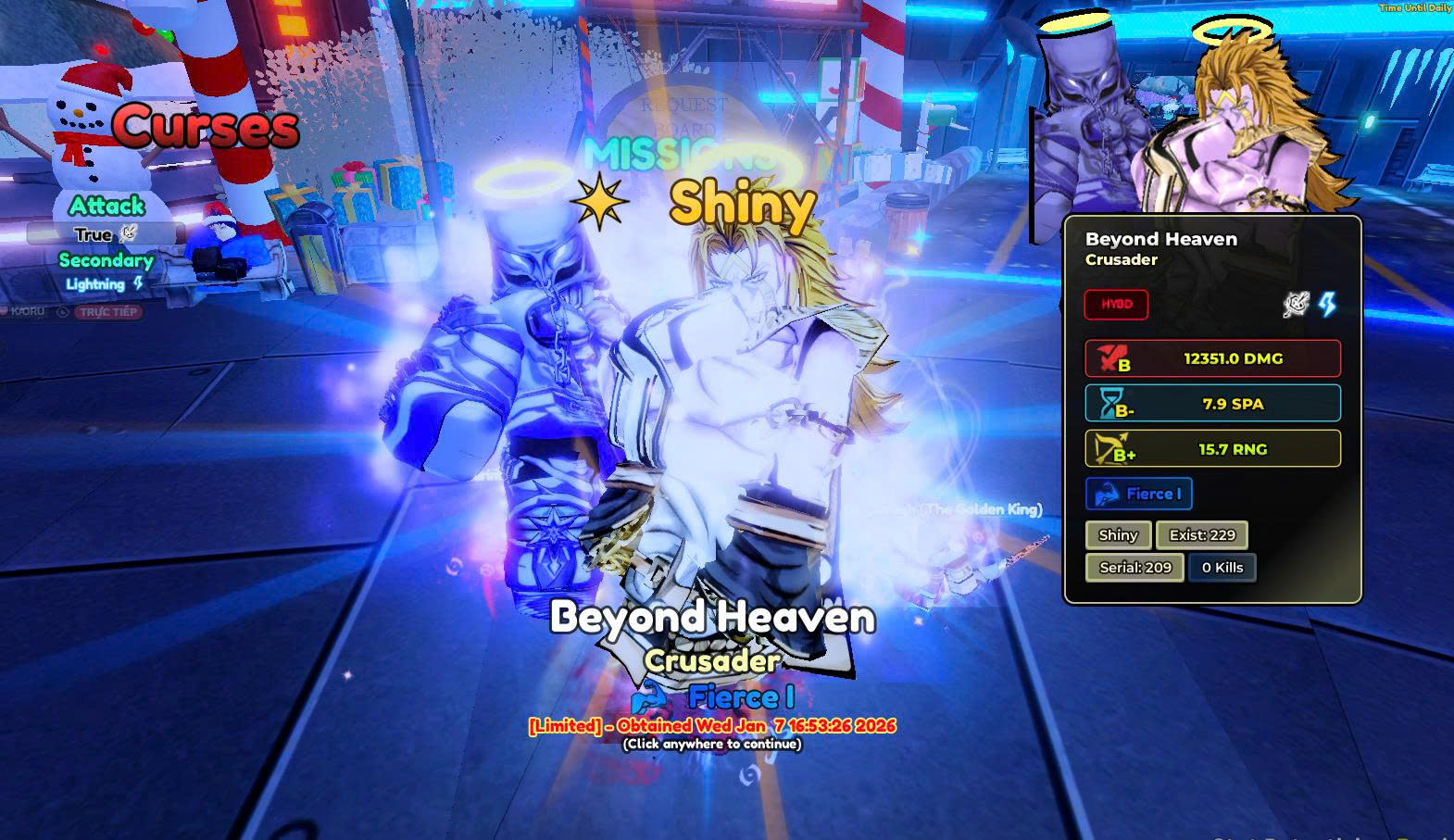The width and height of the screenshot is (1454, 840).
Task: Click the 'Click anywhere to continue' prompt
Action: (711, 744)
